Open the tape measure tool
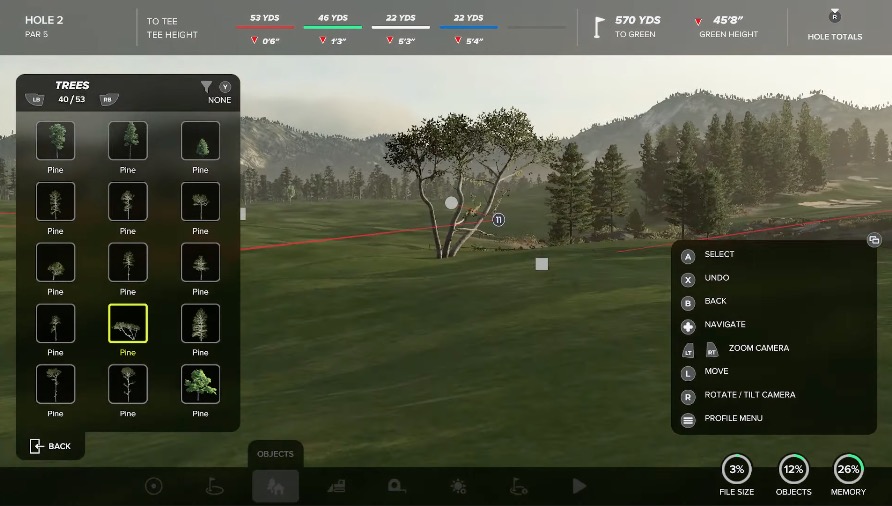The image size is (892, 506). pyautogui.click(x=397, y=486)
